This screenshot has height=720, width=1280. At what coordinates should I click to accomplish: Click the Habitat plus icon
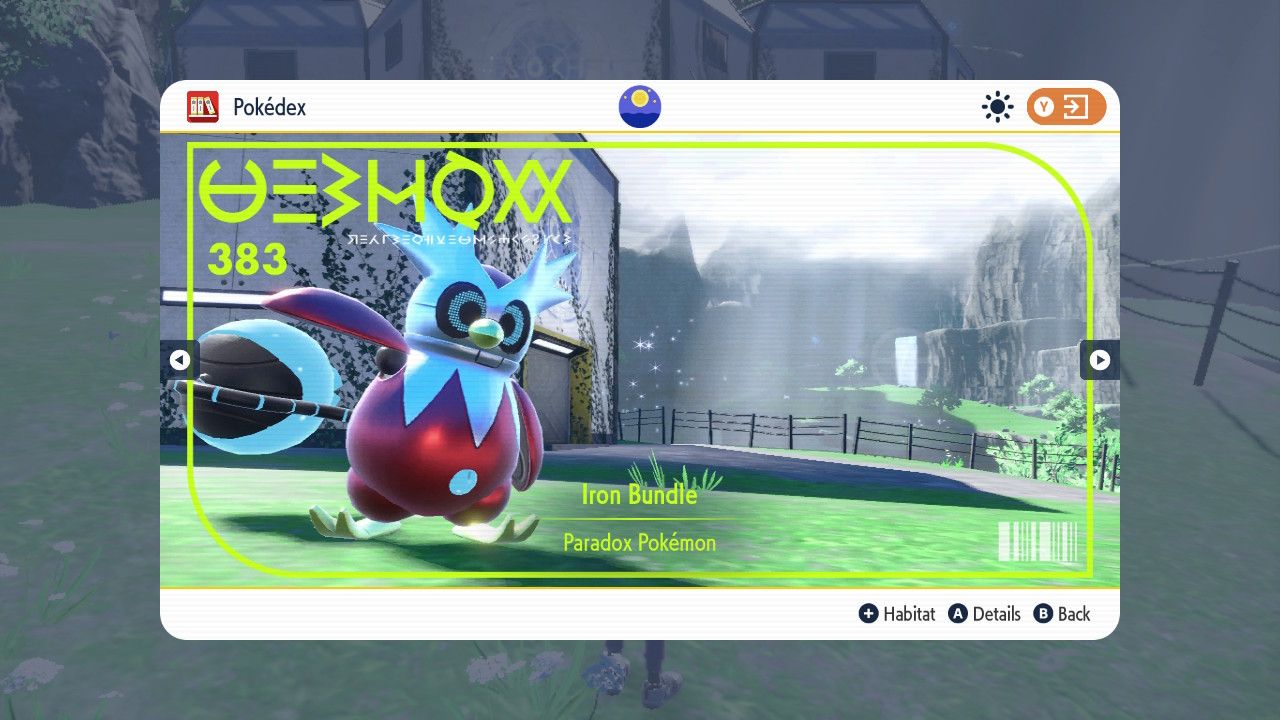click(867, 614)
